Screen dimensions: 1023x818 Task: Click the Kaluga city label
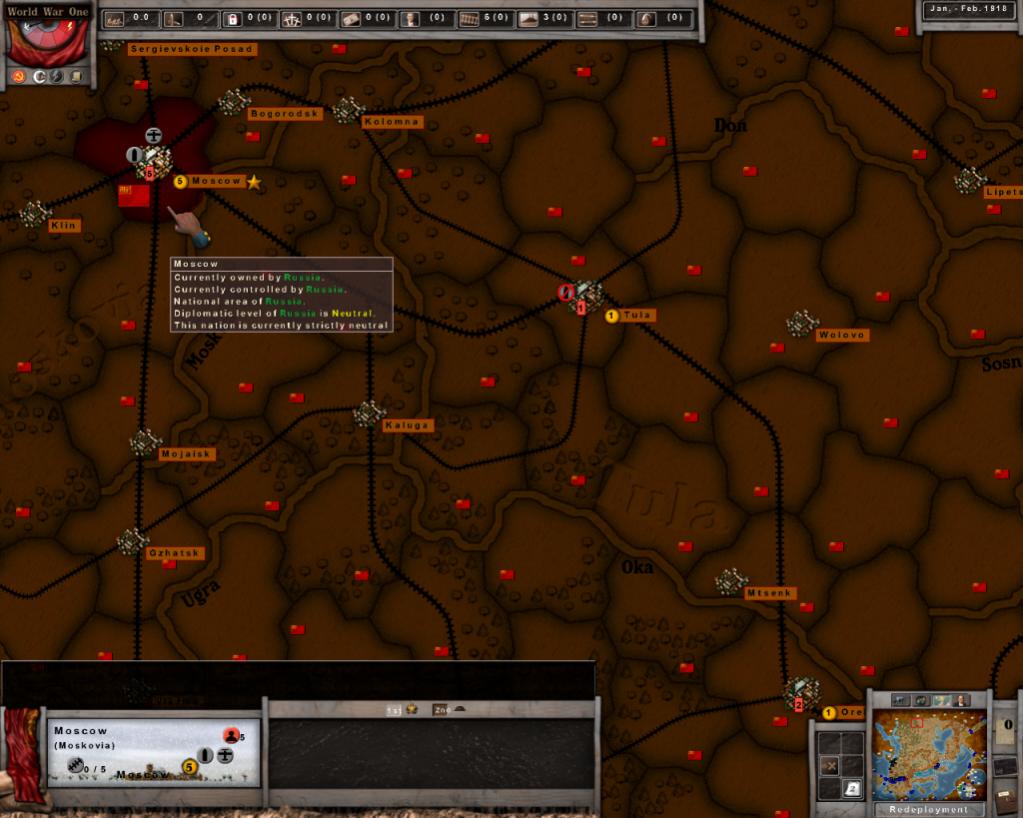[407, 425]
